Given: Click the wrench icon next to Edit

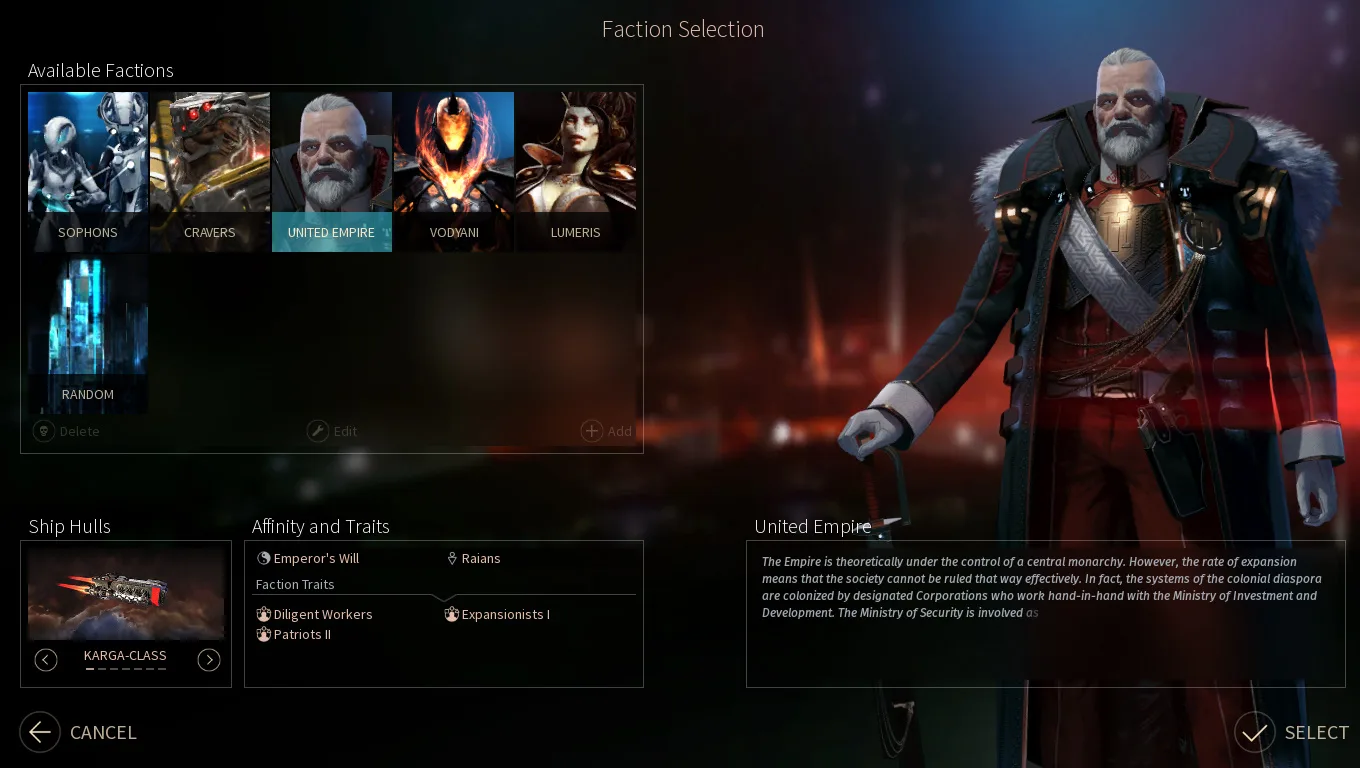Looking at the screenshot, I should coord(317,430).
